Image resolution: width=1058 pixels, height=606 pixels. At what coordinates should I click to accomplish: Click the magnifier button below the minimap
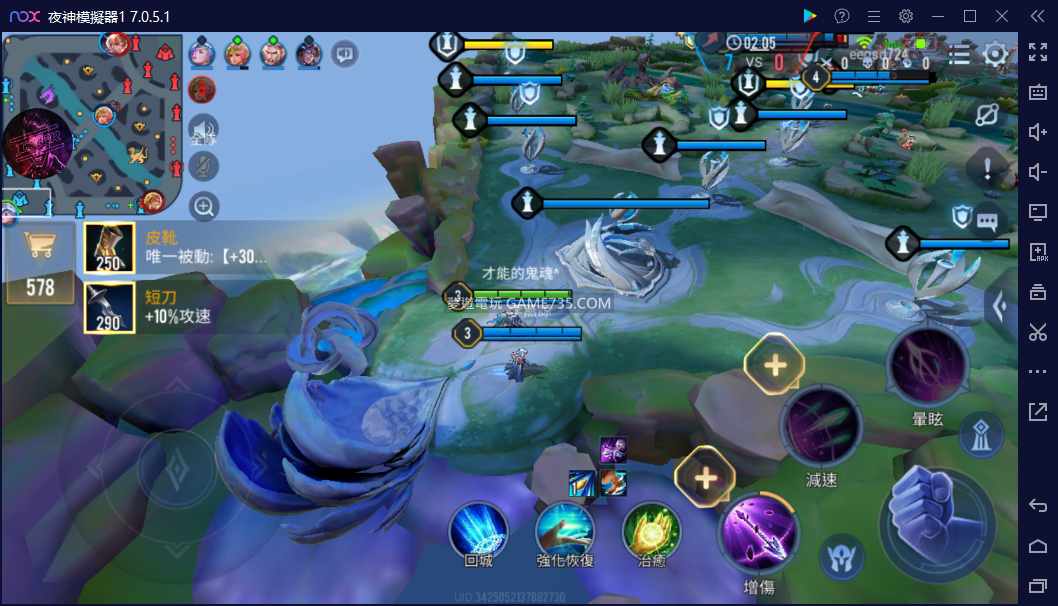204,207
